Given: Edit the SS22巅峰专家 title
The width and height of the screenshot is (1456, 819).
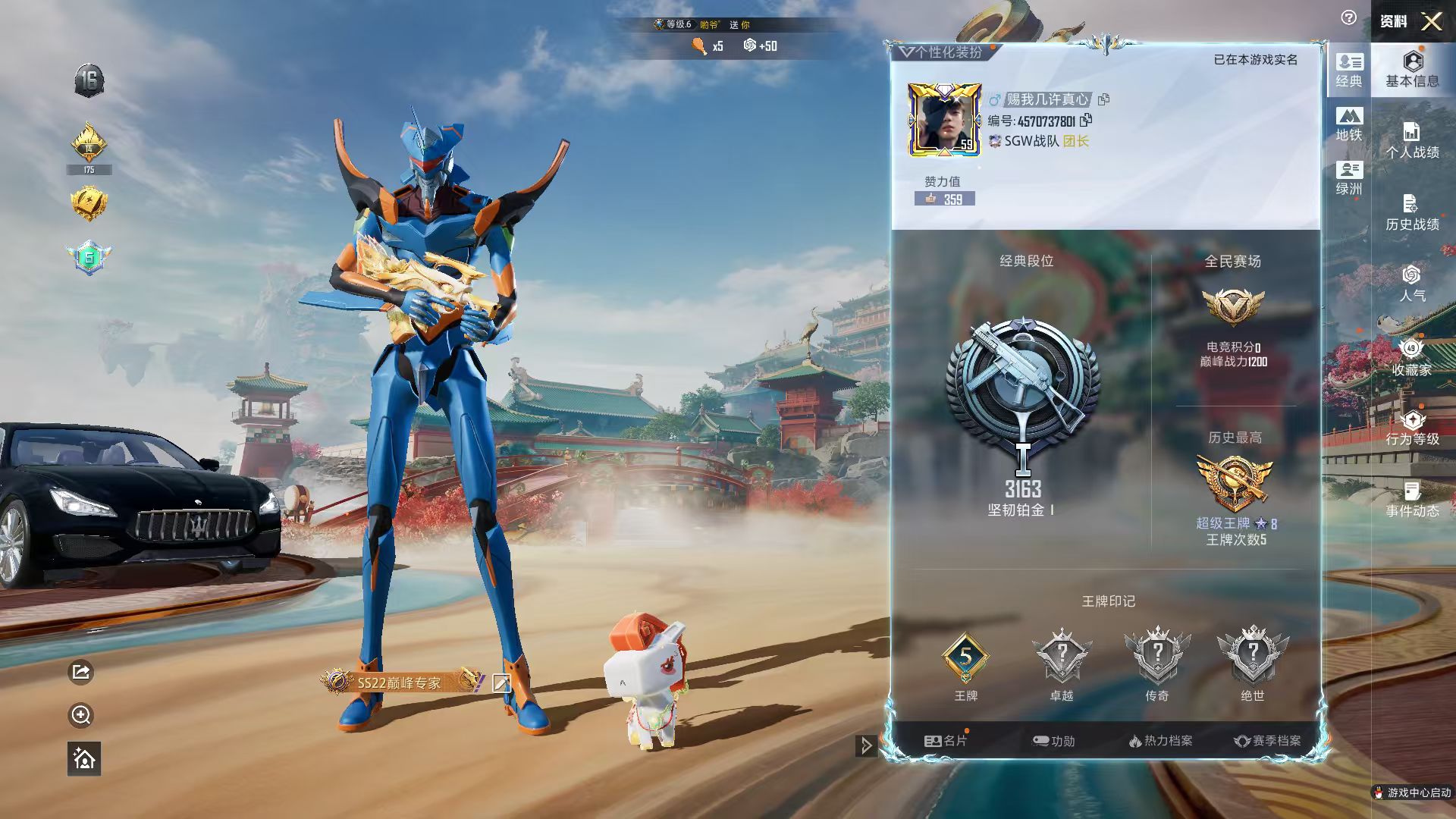Looking at the screenshot, I should click(x=500, y=682).
